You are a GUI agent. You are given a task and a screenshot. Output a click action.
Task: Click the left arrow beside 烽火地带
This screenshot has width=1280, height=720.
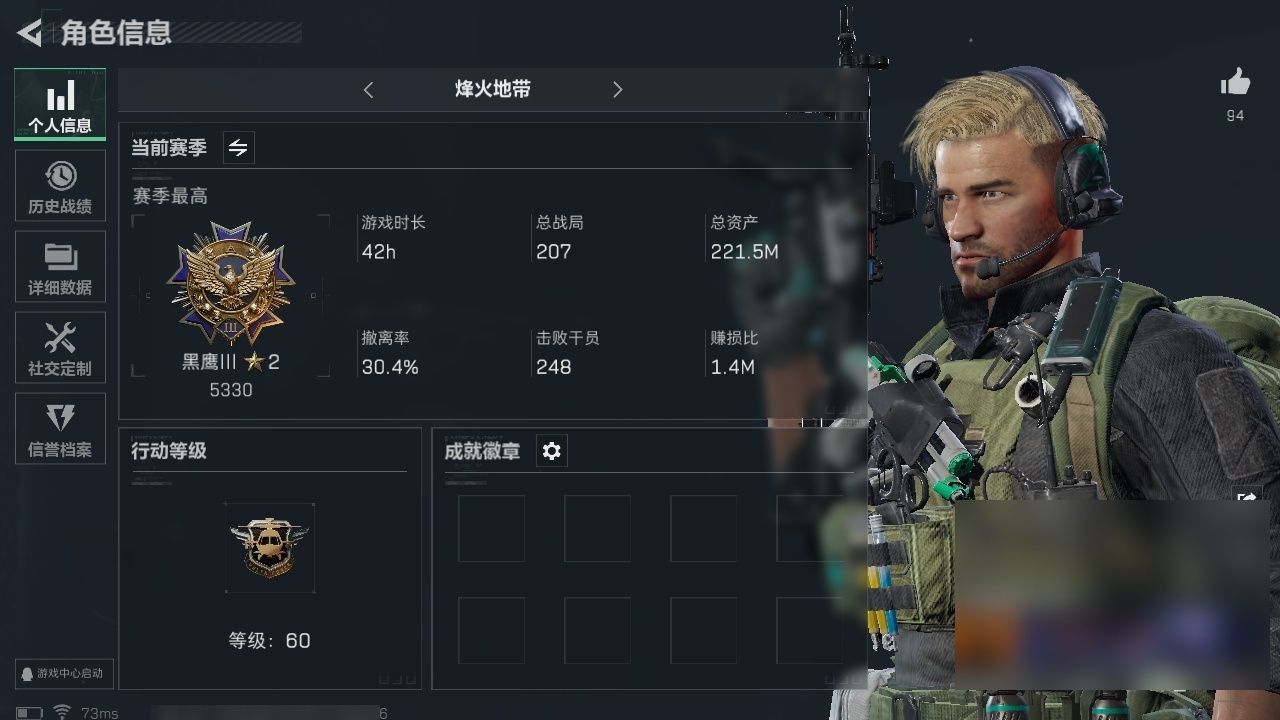[368, 90]
